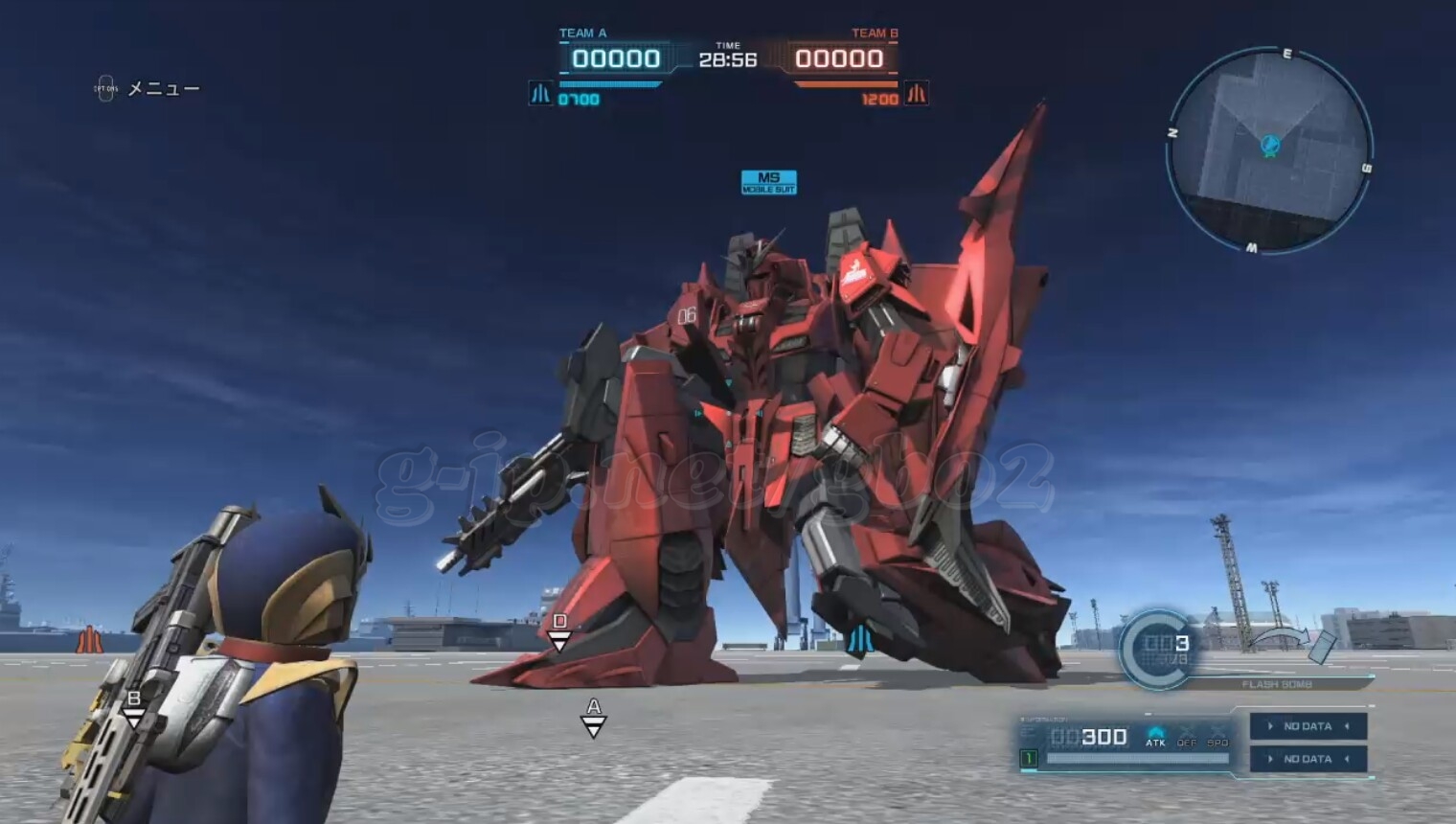Target waypoint marker A
The width and height of the screenshot is (1456, 824).
pos(594,717)
